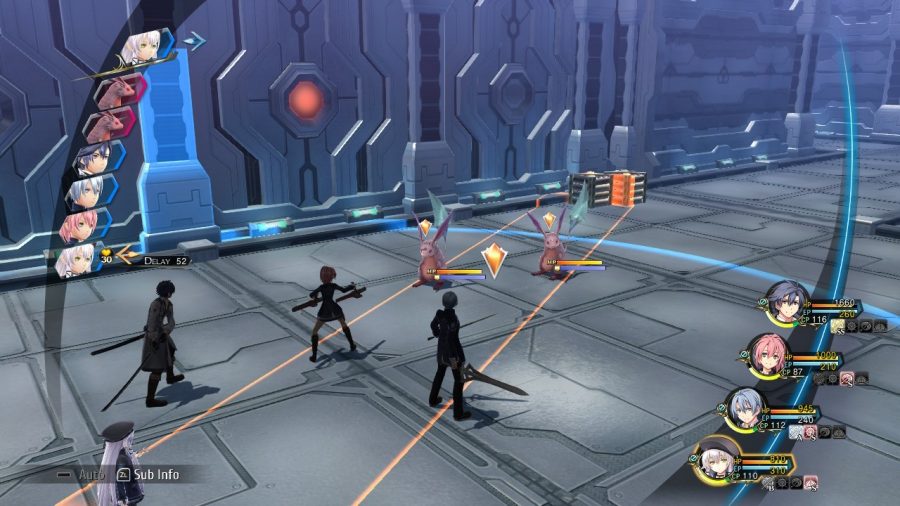Click the large orange target cursor

pyautogui.click(x=493, y=259)
